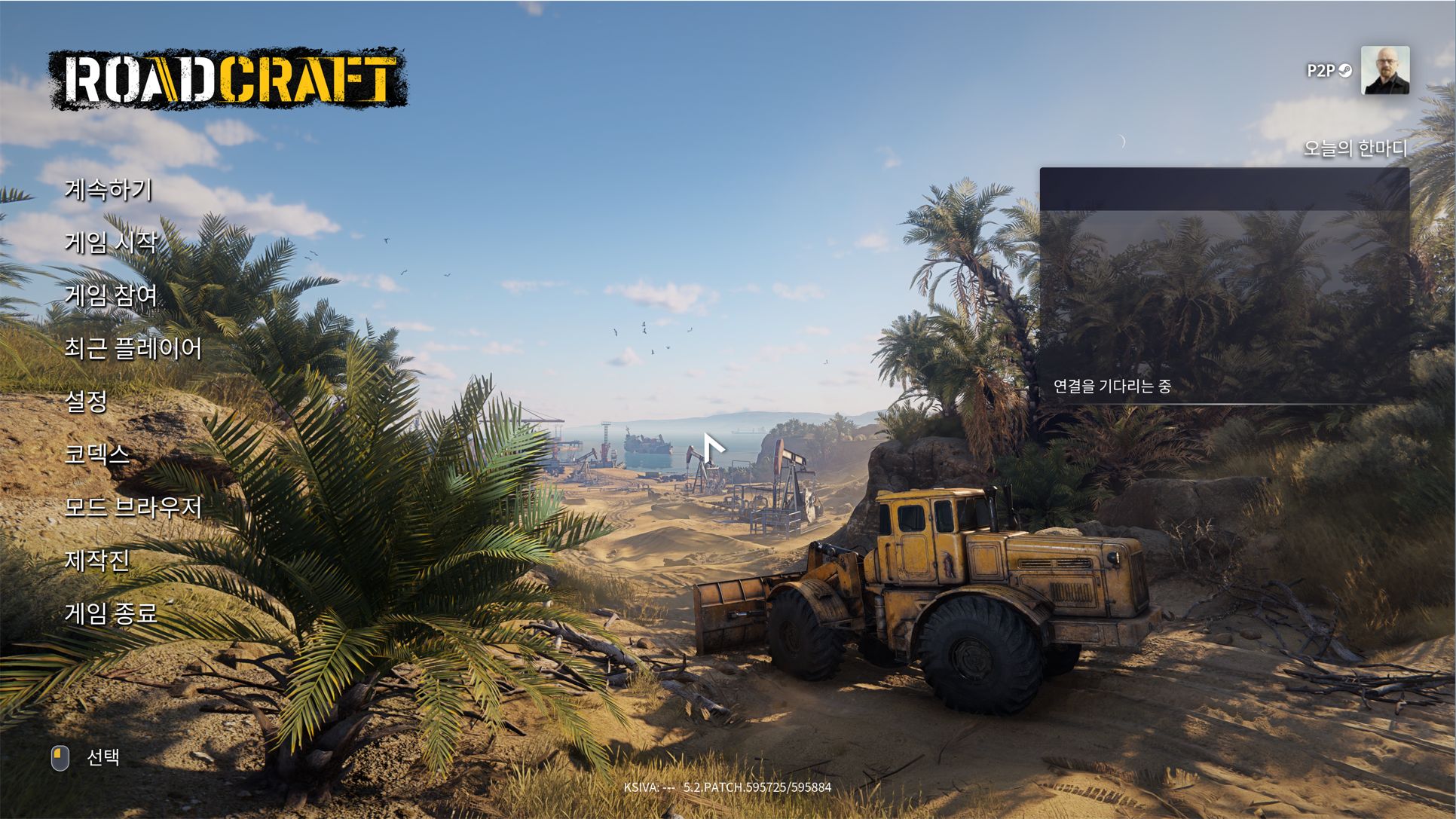Image resolution: width=1456 pixels, height=819 pixels.
Task: Select 계속하기 to continue the game
Action: [x=109, y=189]
